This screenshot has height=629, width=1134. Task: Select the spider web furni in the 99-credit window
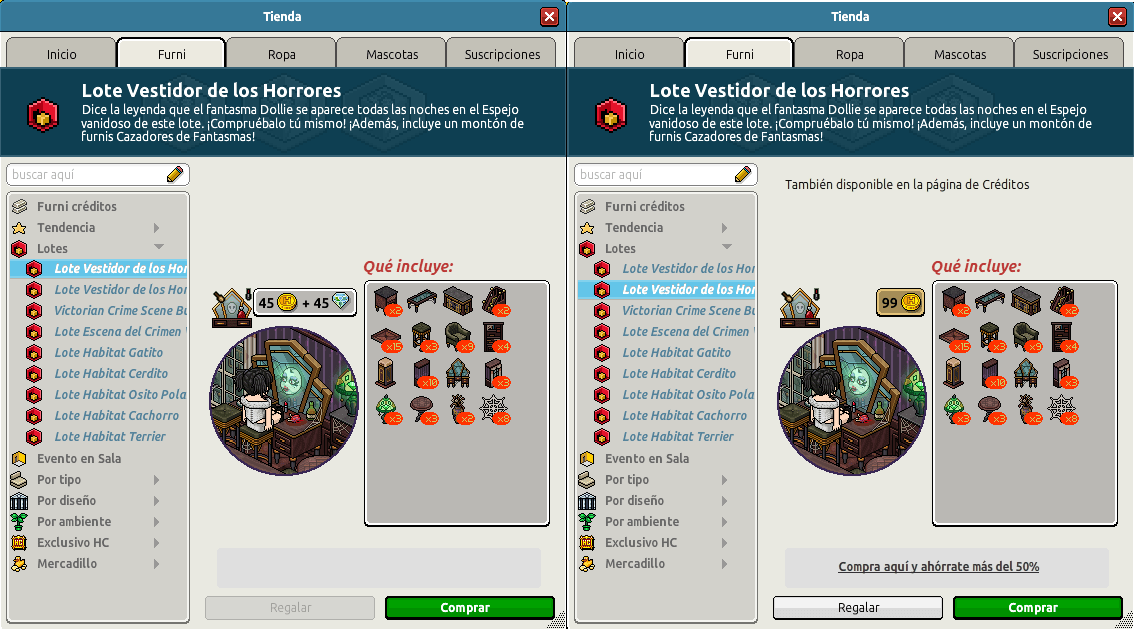coord(1063,409)
